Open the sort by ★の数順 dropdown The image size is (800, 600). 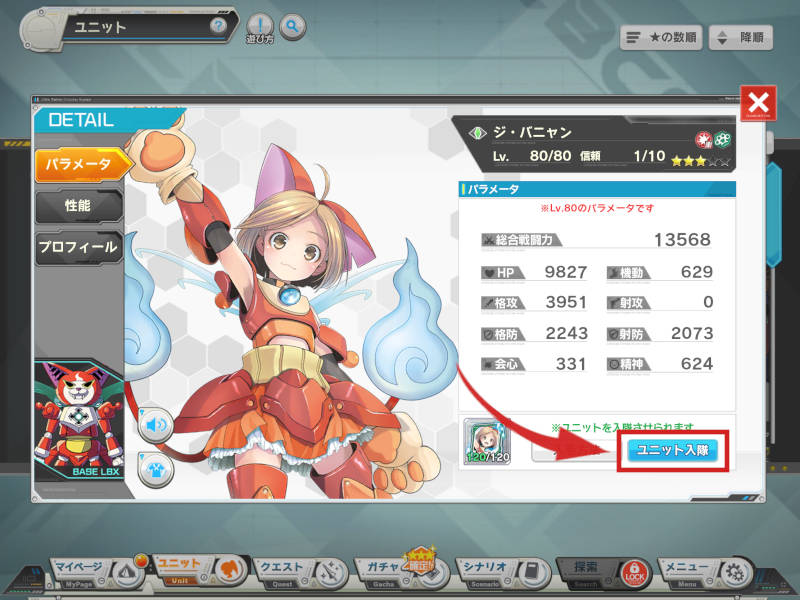pos(660,38)
